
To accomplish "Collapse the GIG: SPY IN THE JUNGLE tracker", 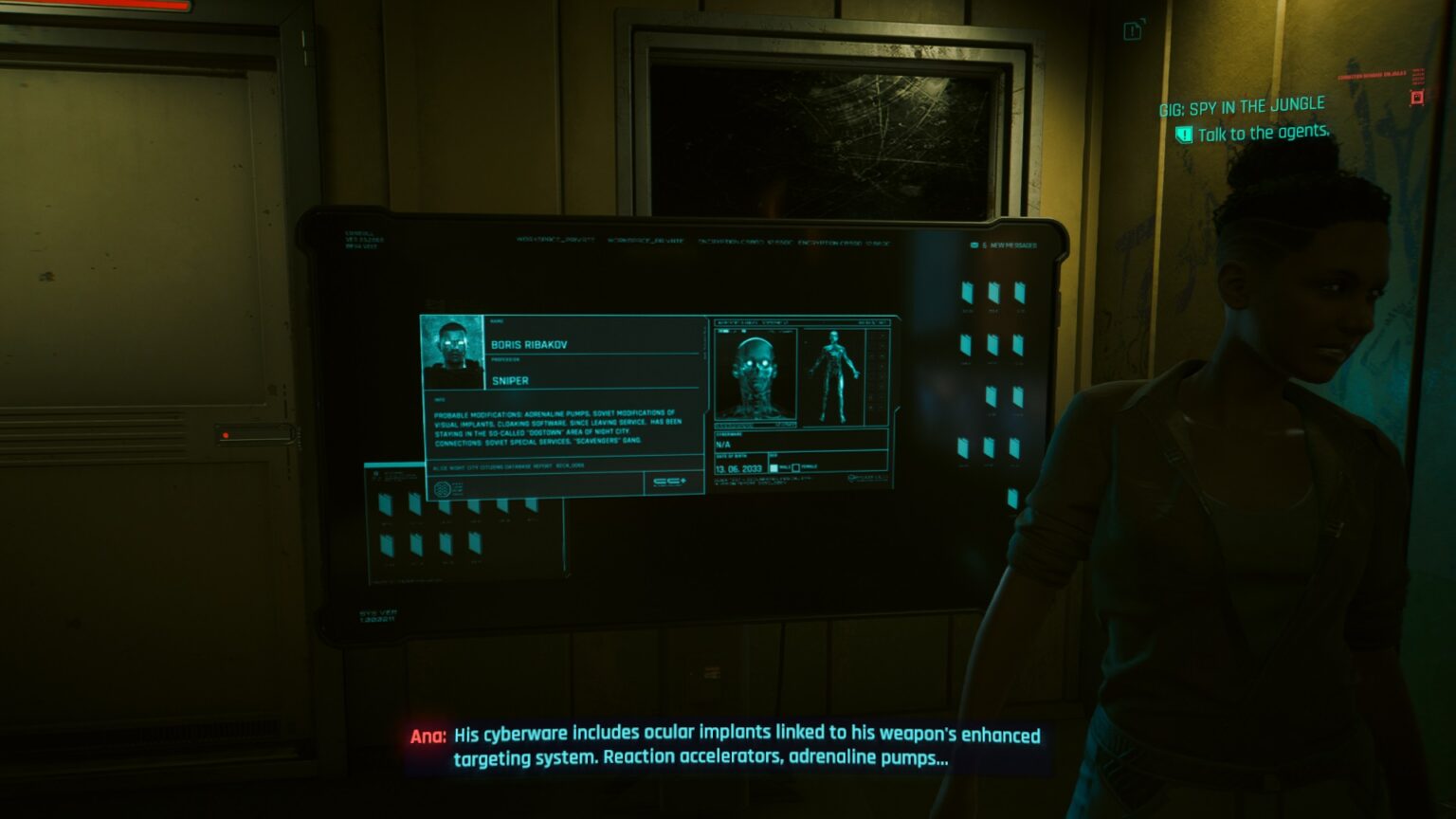I will 1242,103.
